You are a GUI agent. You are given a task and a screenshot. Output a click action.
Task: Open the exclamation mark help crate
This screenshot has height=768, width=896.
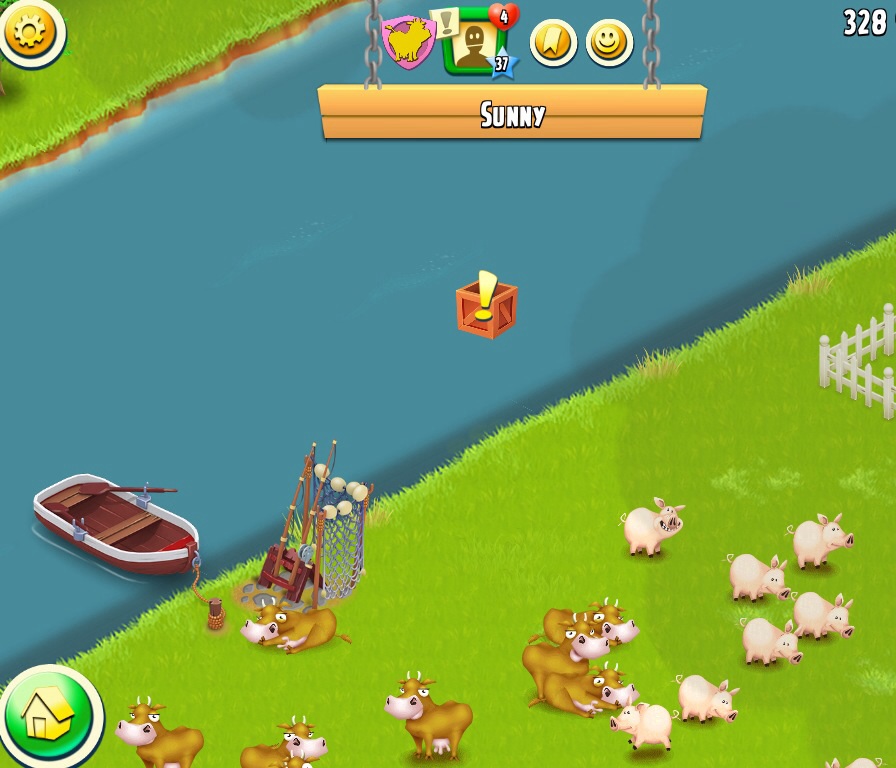(x=486, y=305)
